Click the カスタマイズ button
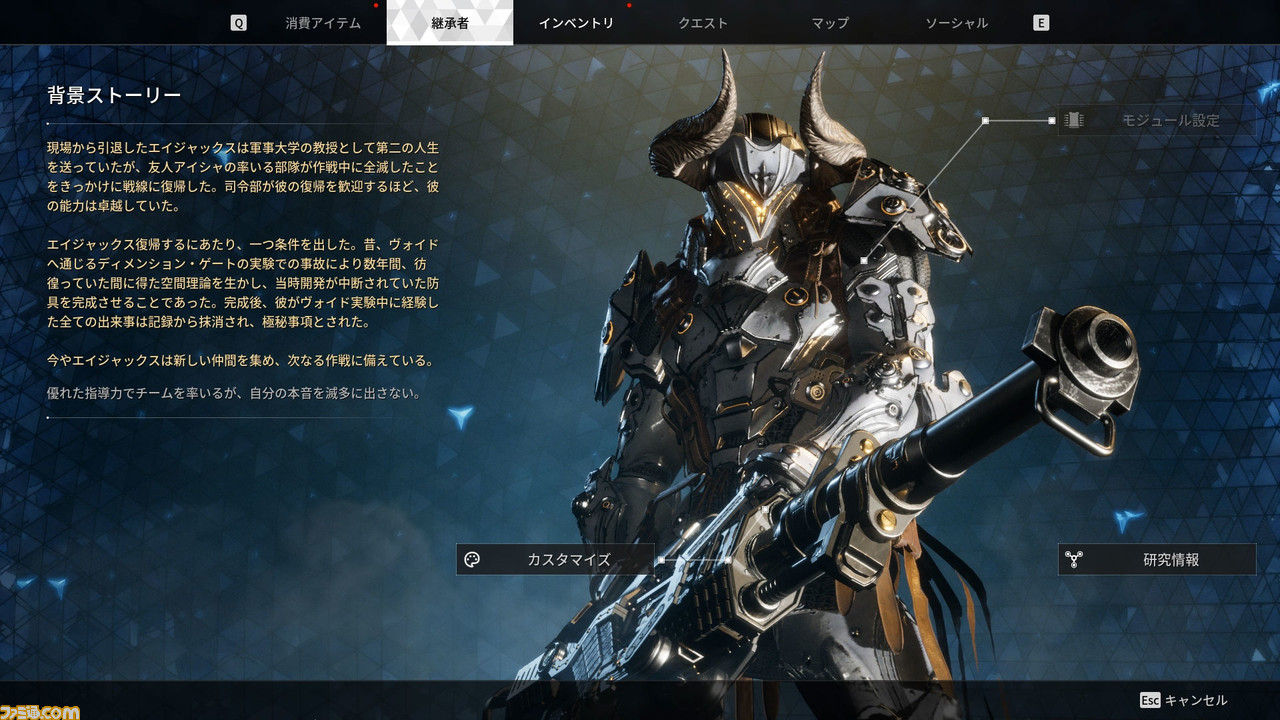This screenshot has height=720, width=1280. point(556,559)
